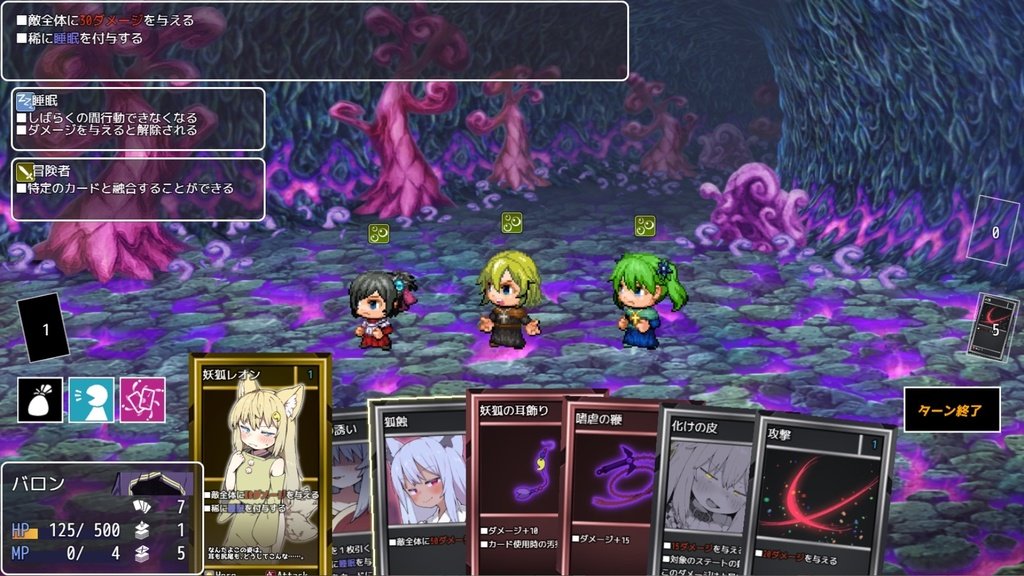This screenshot has width=1024, height=576.
Task: Open the discard pile showing 5
Action: pyautogui.click(x=996, y=327)
